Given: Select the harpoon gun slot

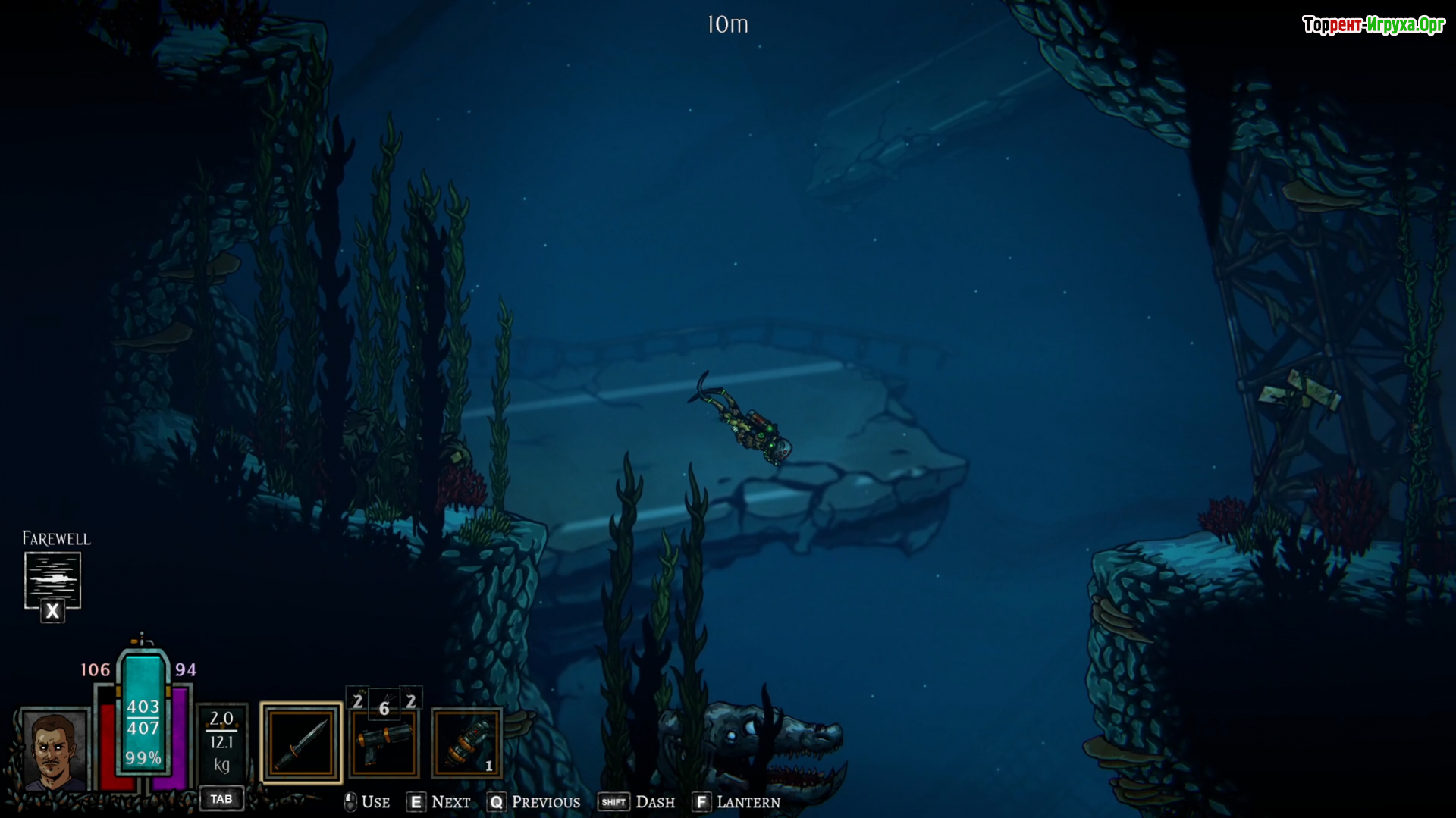Looking at the screenshot, I should point(384,744).
